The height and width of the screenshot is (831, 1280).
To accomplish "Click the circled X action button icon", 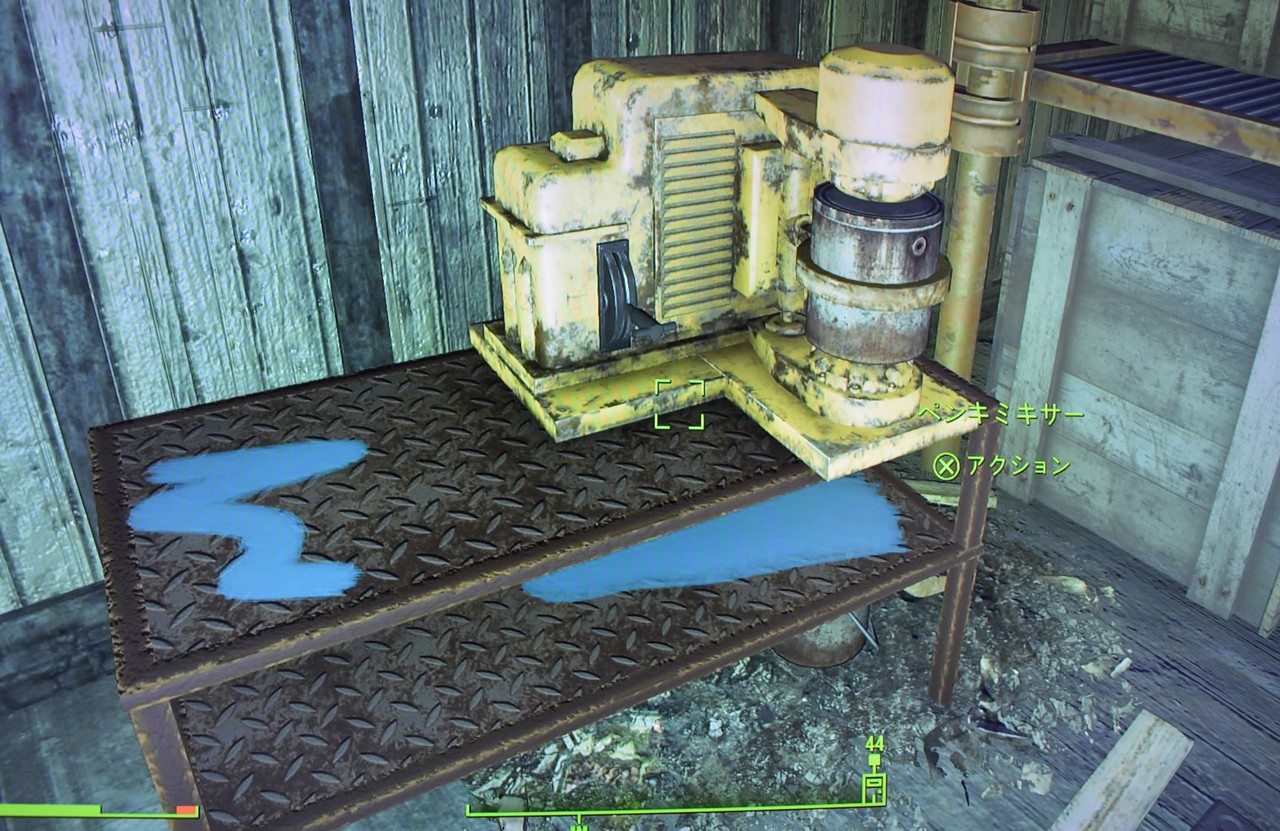I will click(949, 464).
